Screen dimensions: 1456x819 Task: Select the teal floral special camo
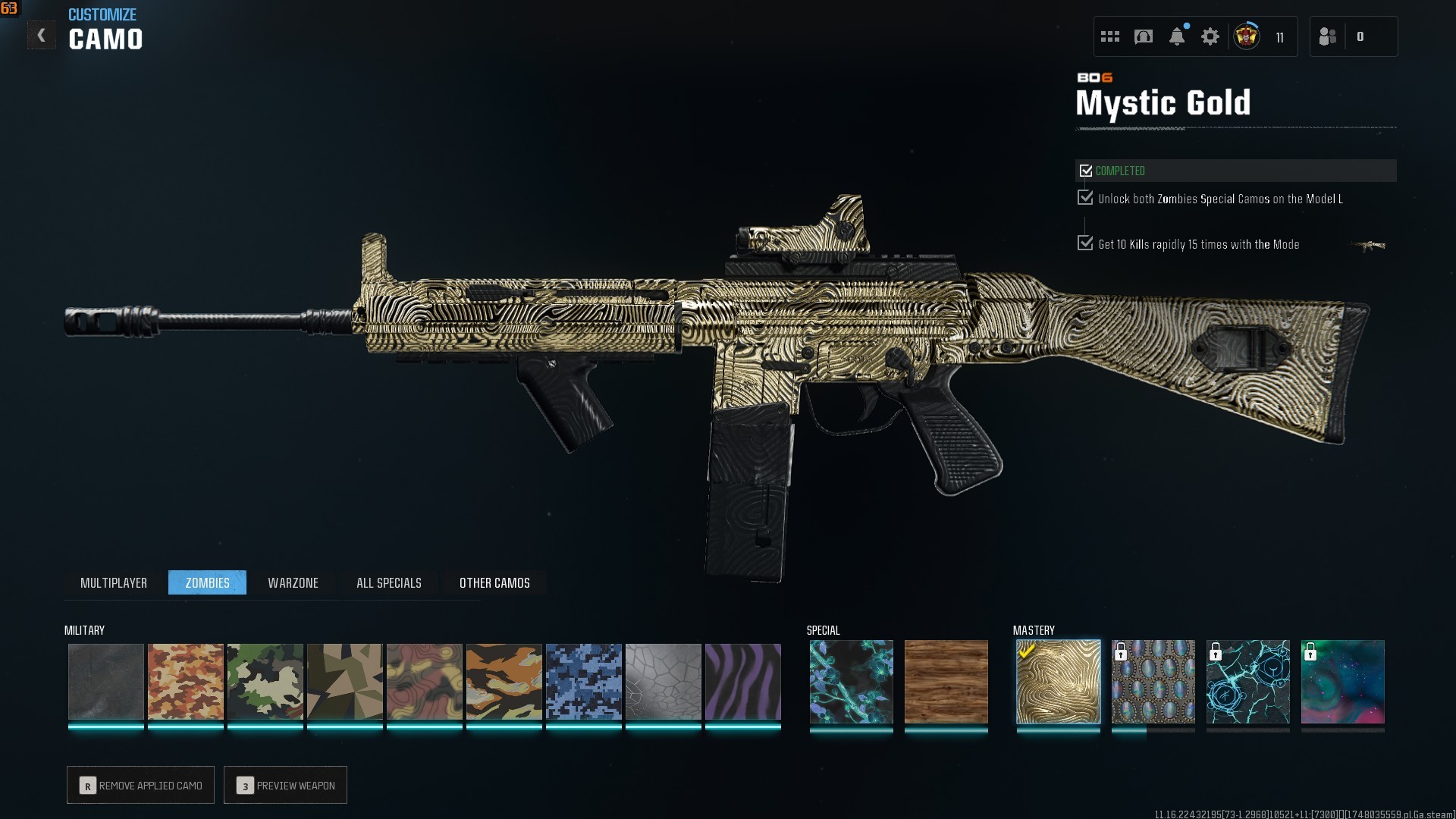click(x=851, y=681)
